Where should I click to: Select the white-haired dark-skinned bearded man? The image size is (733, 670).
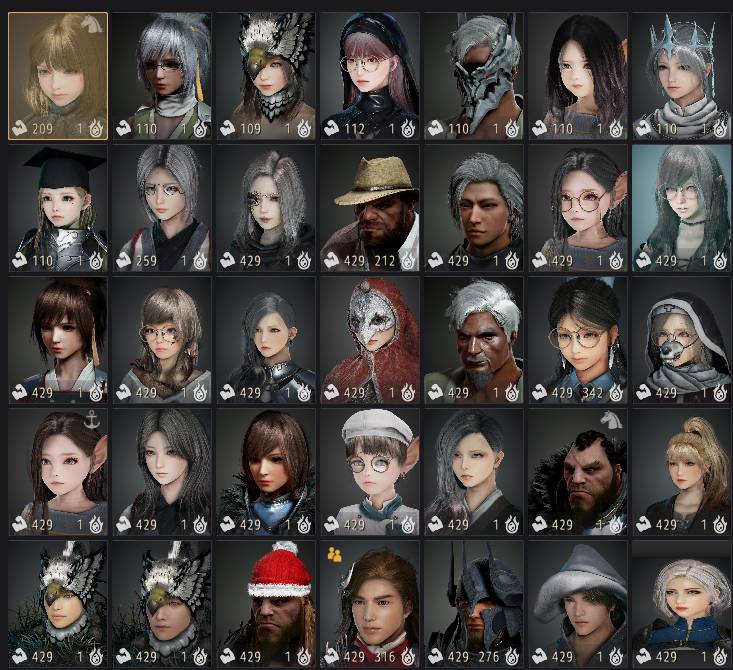pos(474,340)
